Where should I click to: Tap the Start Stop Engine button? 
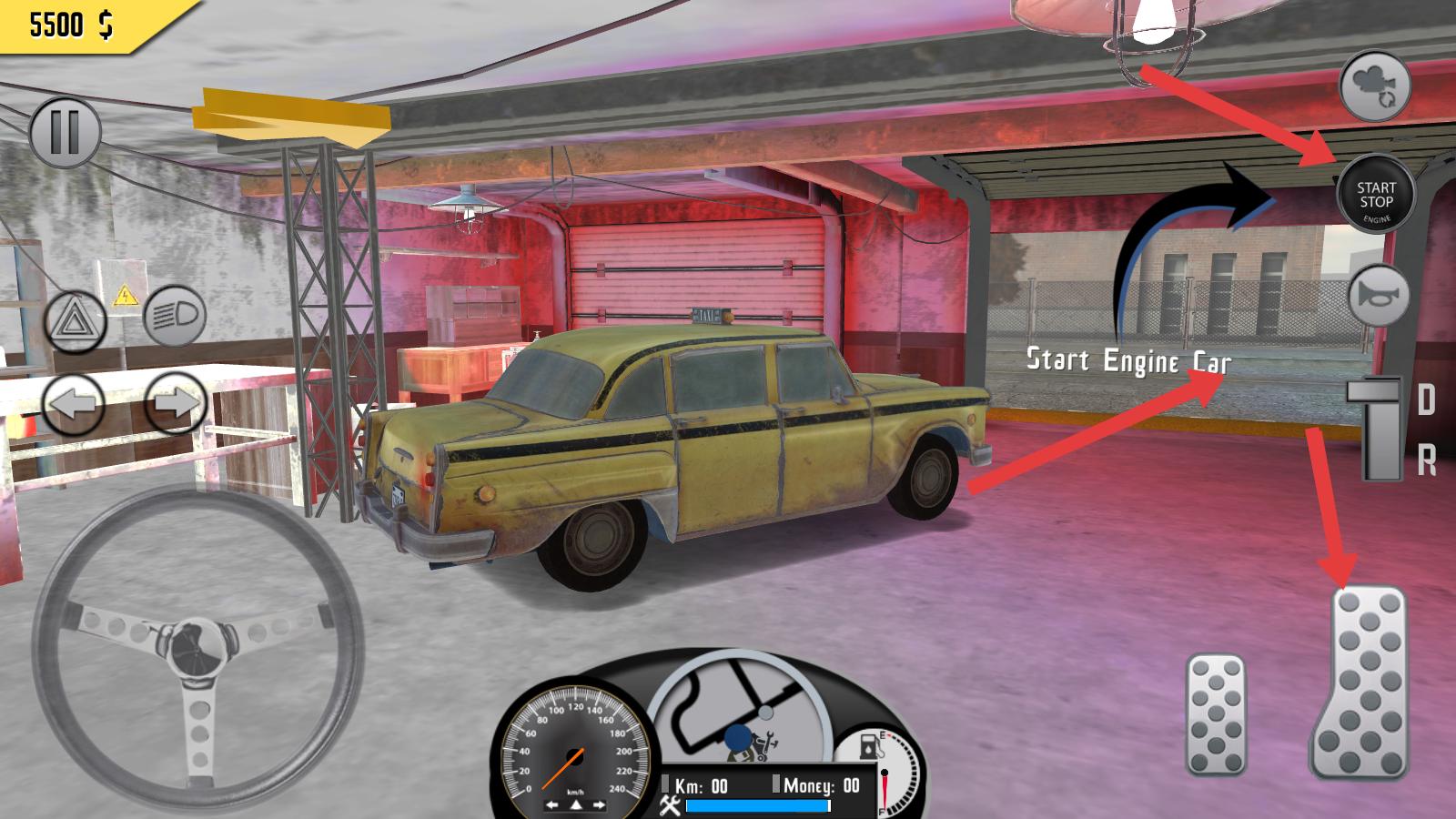coord(1375,195)
